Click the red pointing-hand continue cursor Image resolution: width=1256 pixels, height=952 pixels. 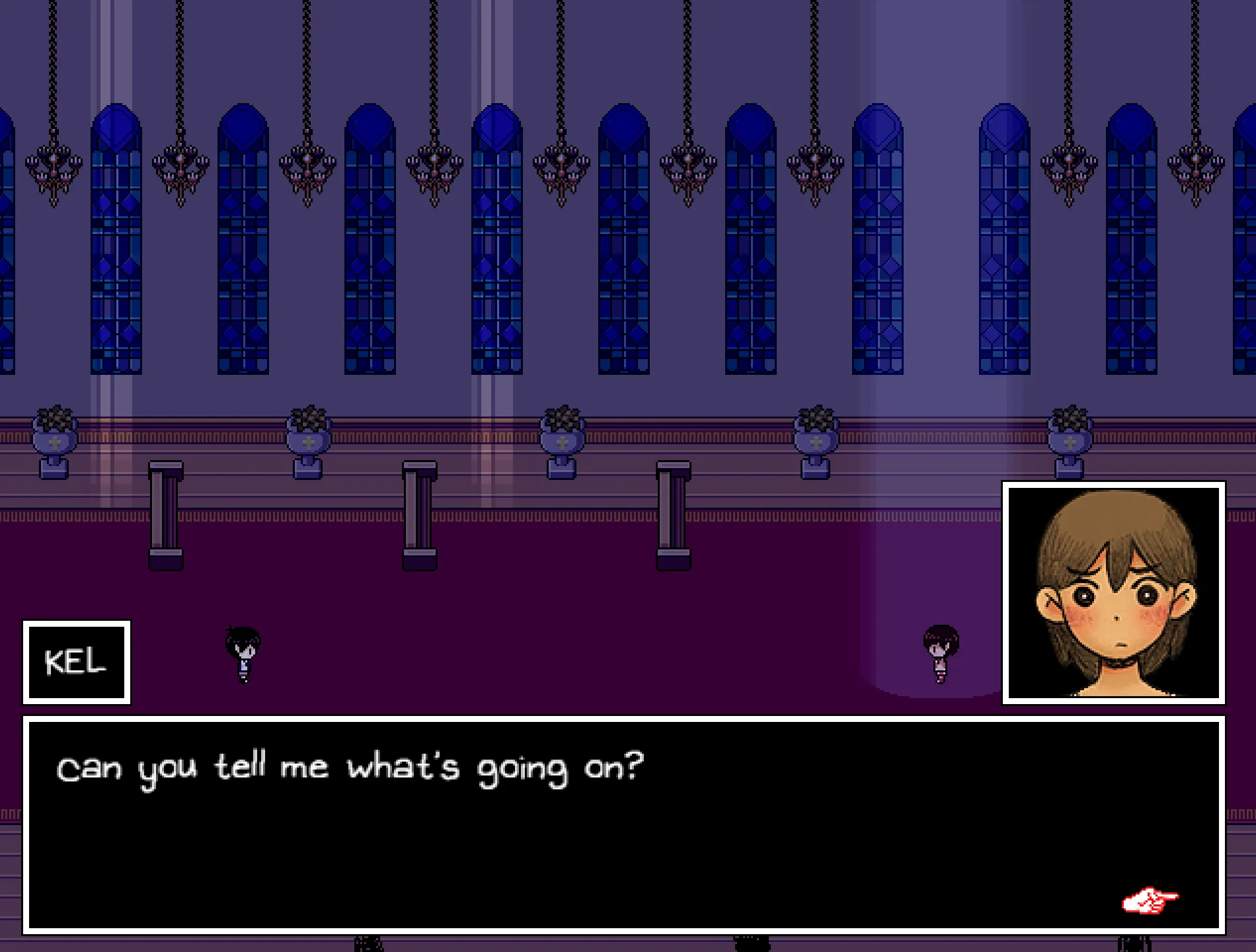click(x=1150, y=900)
